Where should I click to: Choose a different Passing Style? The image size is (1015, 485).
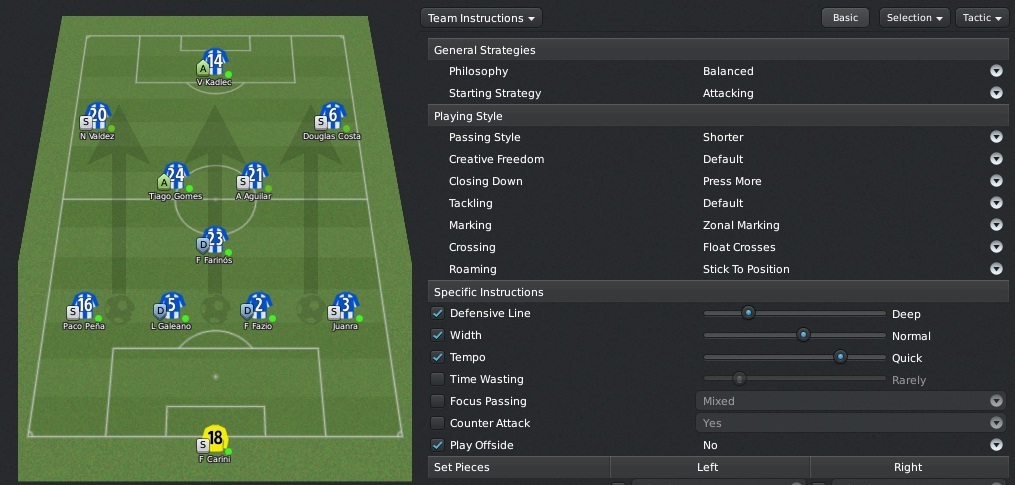click(996, 137)
